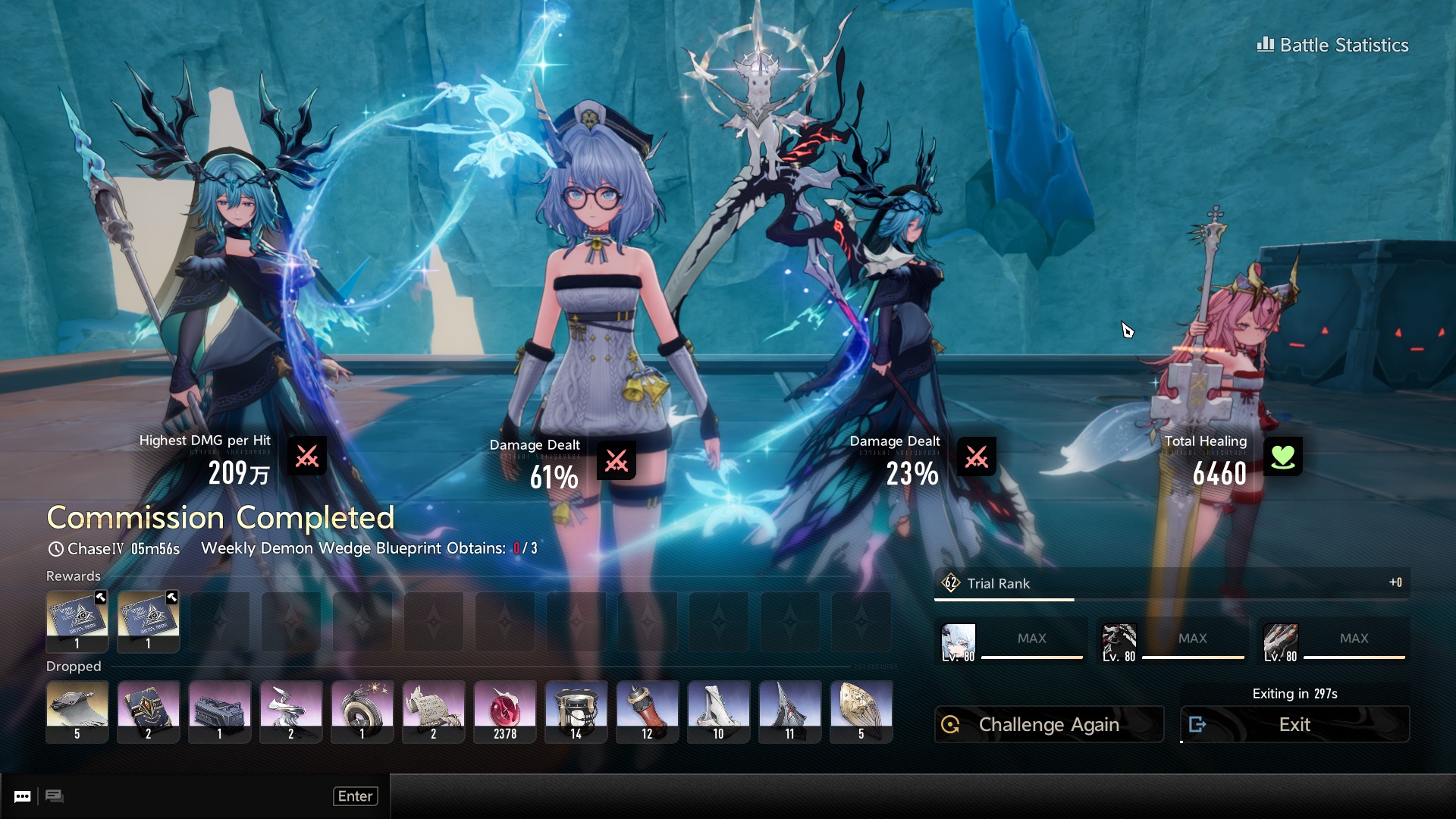This screenshot has width=1456, height=819.
Task: Select the white-haired character portrait
Action: (959, 643)
